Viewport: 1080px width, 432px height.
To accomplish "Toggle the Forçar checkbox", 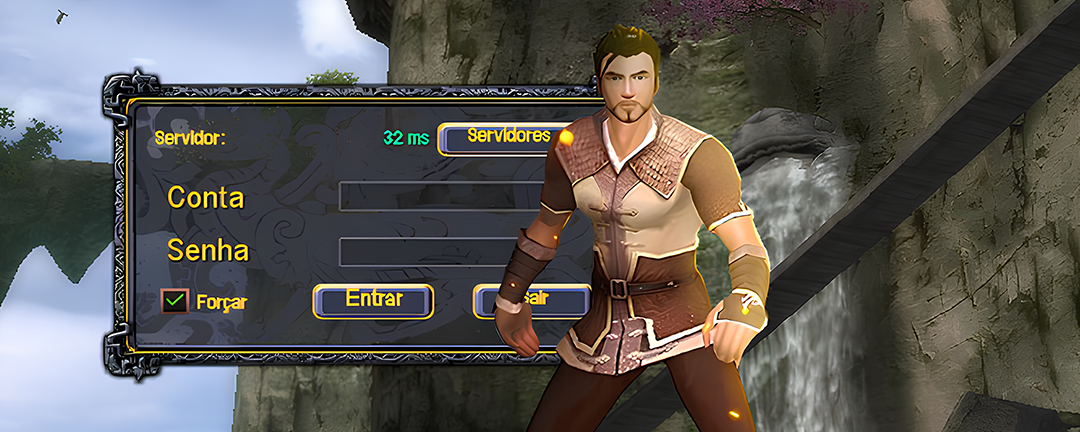I will [x=175, y=300].
